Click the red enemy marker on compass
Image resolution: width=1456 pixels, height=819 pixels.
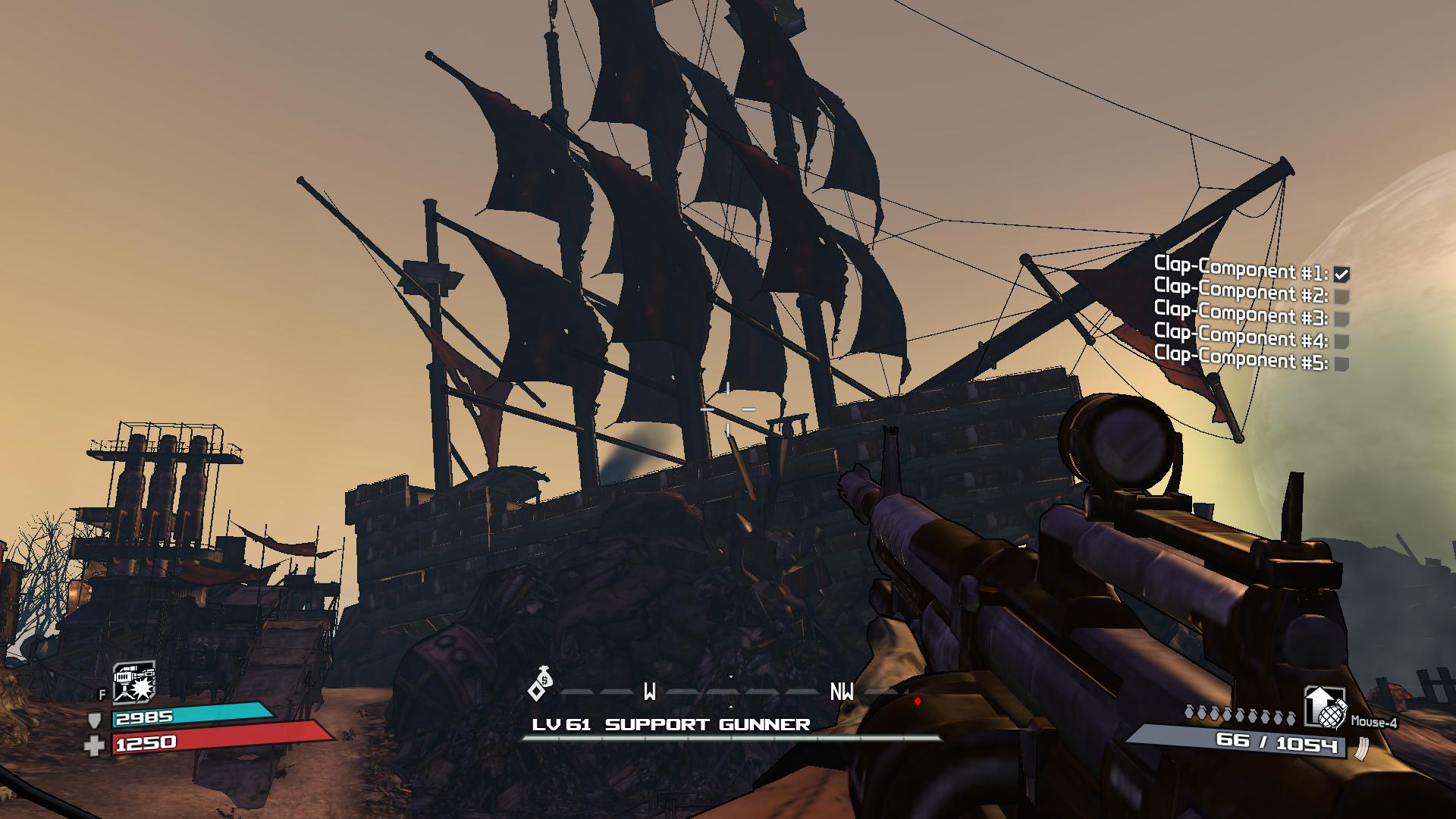pos(918,701)
